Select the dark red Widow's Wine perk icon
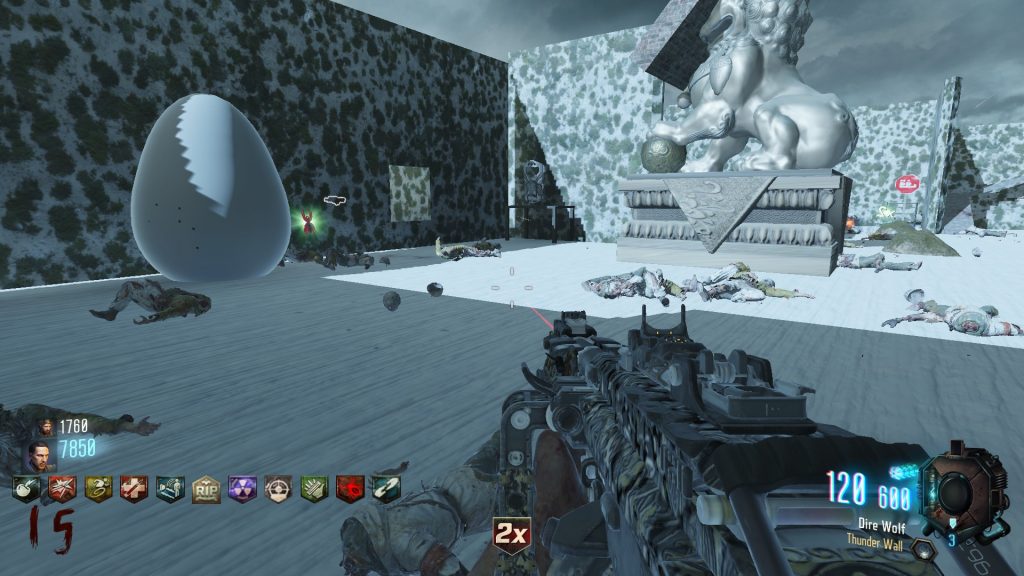1024x576 pixels. click(x=350, y=489)
